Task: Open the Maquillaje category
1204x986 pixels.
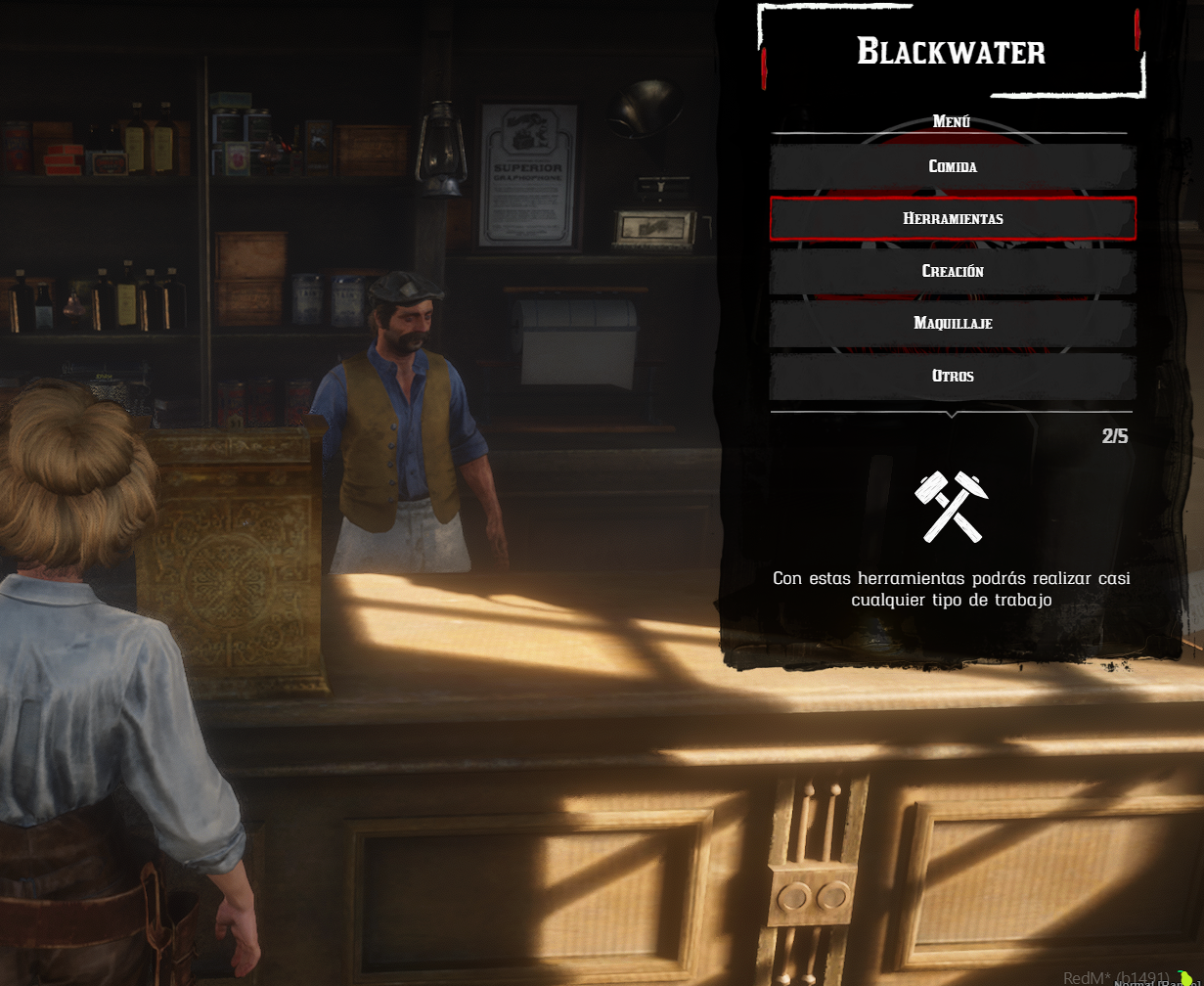Action: 953,323
